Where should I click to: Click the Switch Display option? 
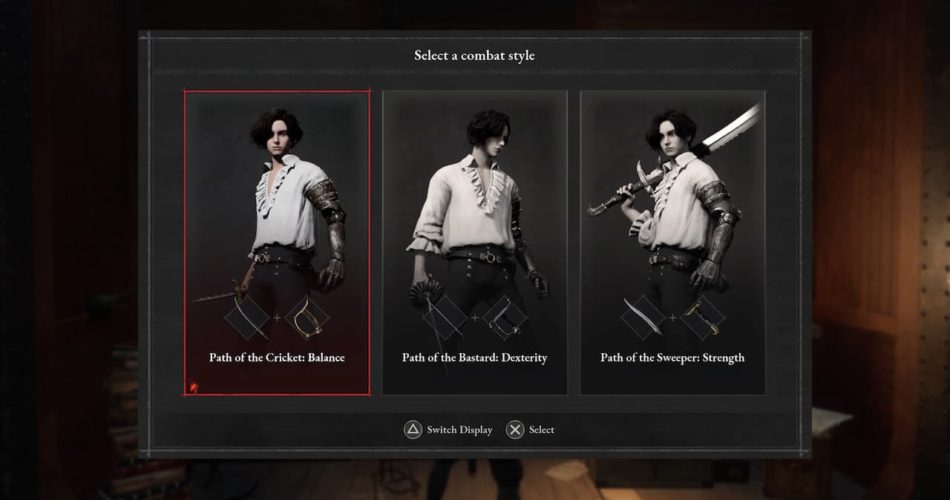click(448, 430)
